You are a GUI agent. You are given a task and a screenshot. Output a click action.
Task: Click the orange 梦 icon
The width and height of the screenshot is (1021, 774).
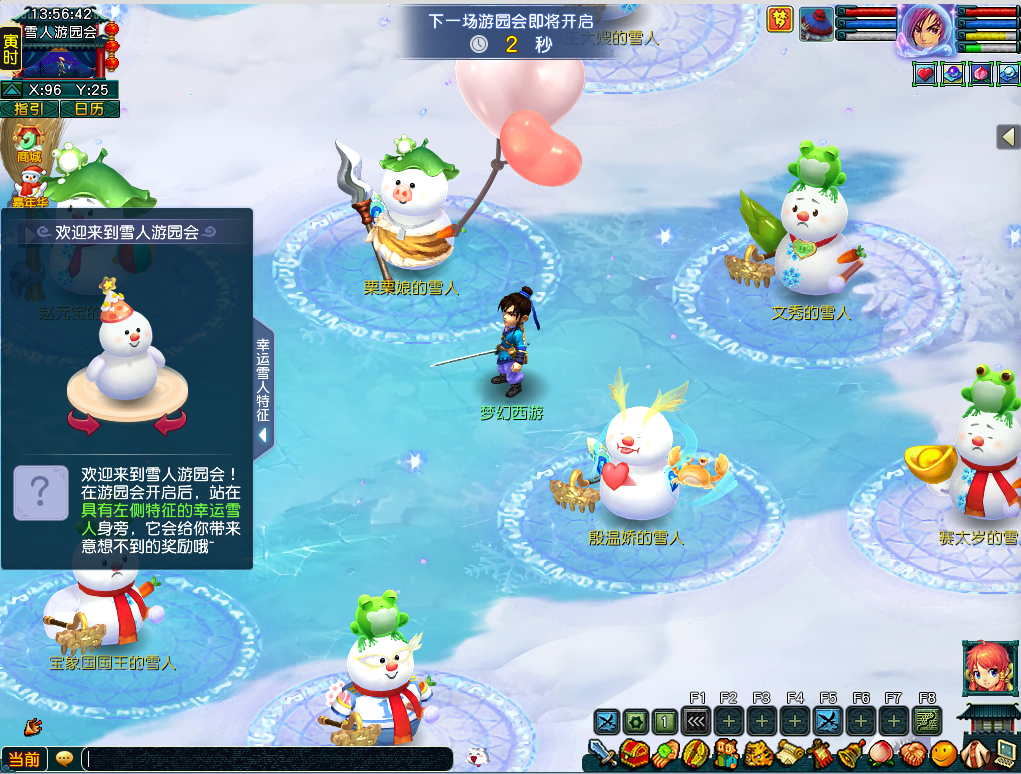click(x=780, y=19)
